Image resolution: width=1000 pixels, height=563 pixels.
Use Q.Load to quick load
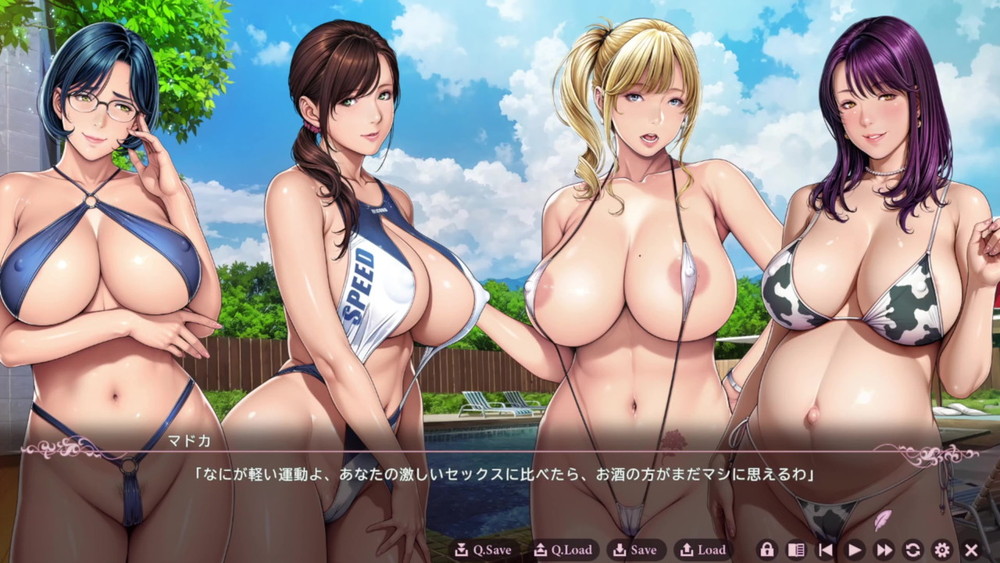click(563, 549)
